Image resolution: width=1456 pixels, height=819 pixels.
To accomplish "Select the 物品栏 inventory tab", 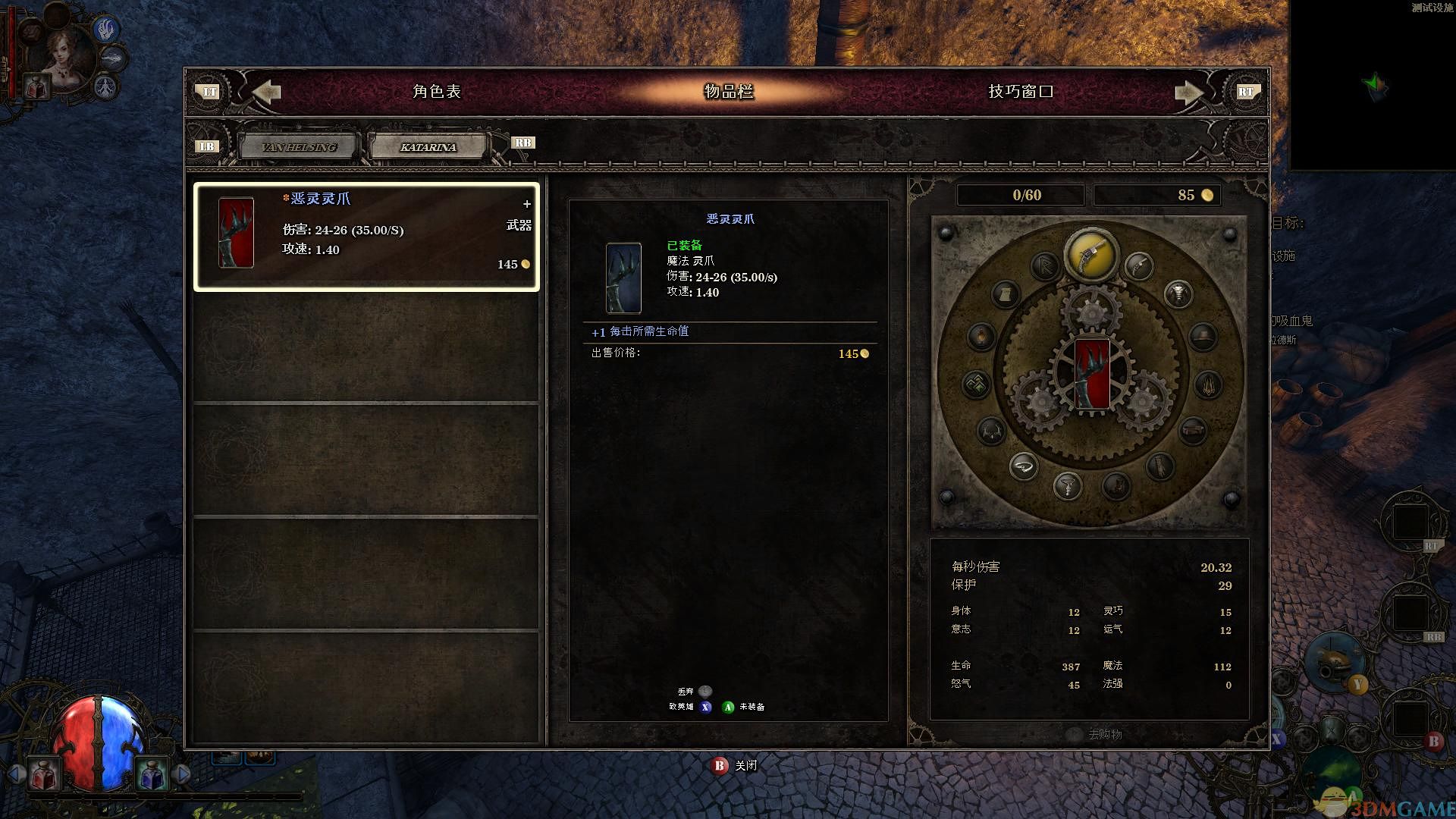I will click(729, 92).
